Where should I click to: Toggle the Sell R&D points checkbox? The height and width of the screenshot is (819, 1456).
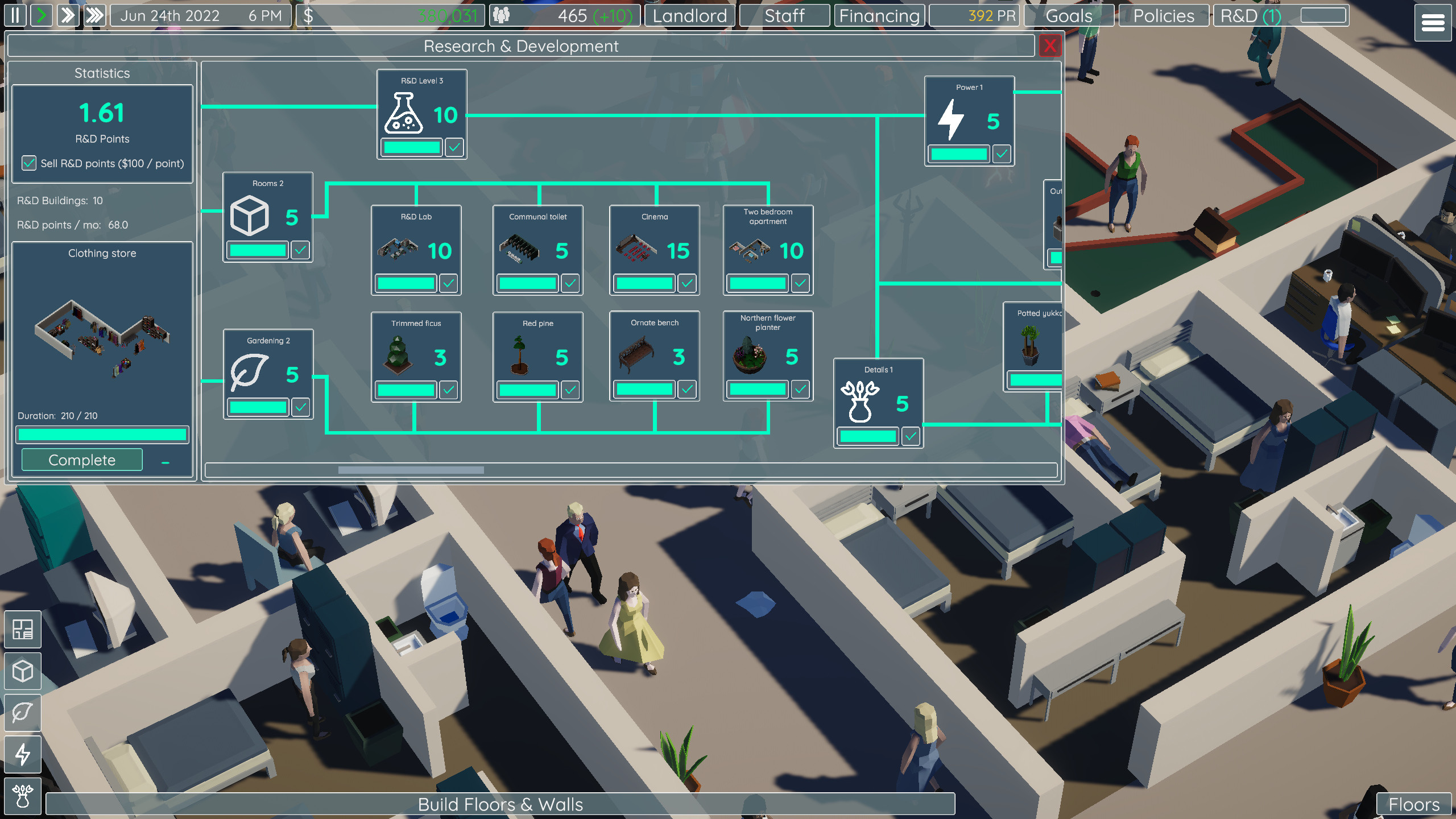(x=29, y=163)
